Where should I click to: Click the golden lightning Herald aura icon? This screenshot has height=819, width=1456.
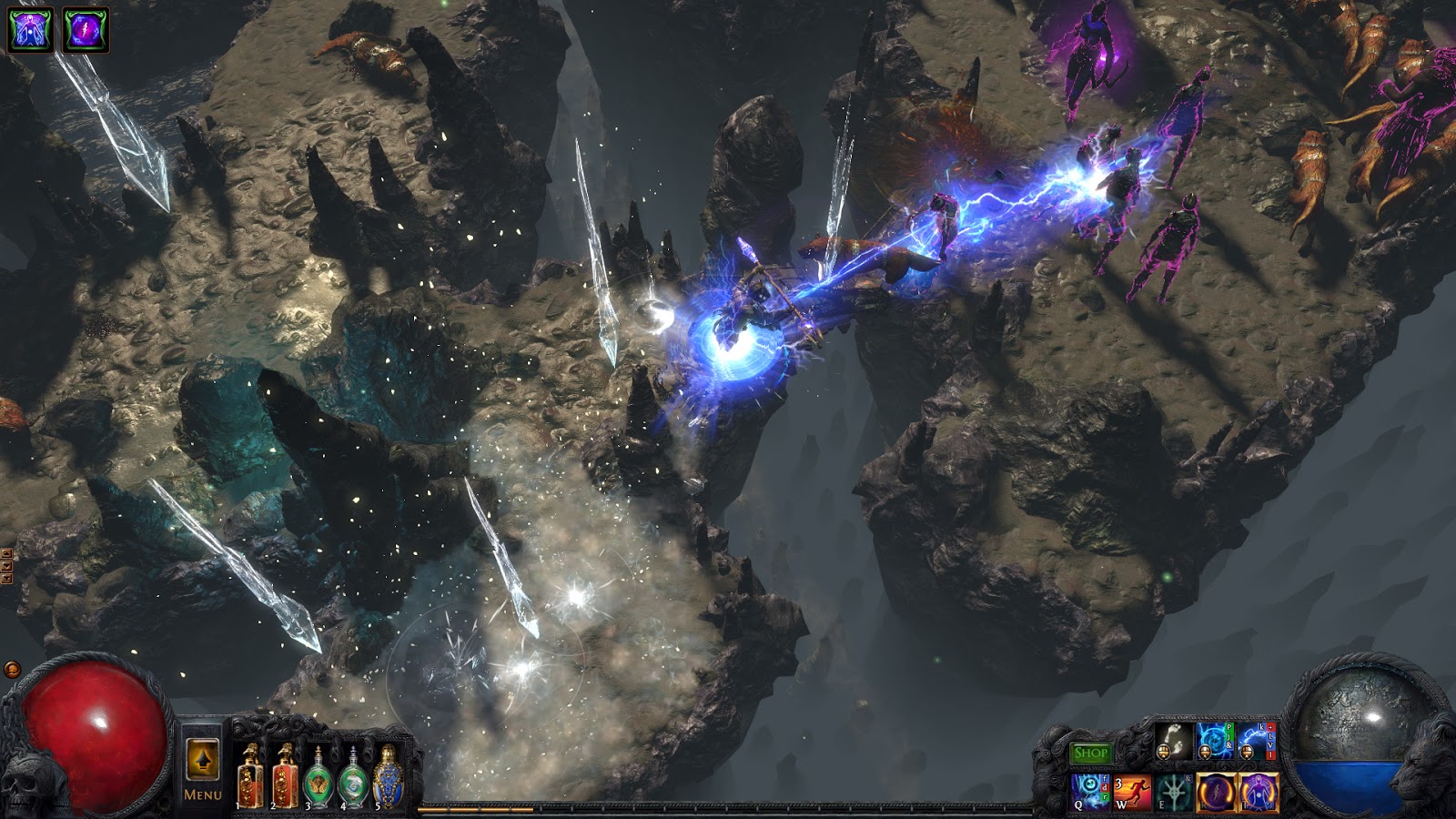1215,792
